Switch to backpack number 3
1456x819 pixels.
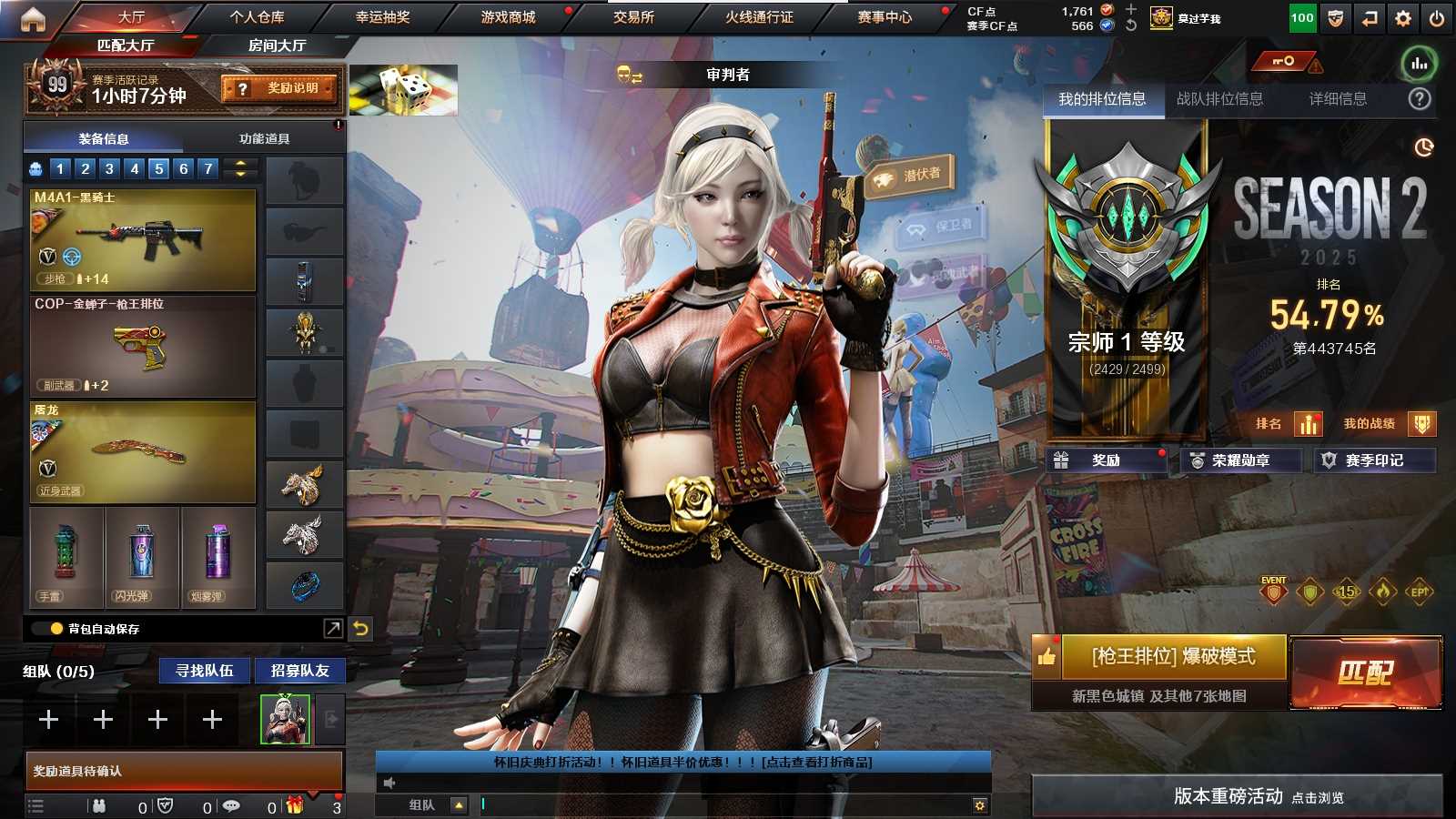click(109, 168)
